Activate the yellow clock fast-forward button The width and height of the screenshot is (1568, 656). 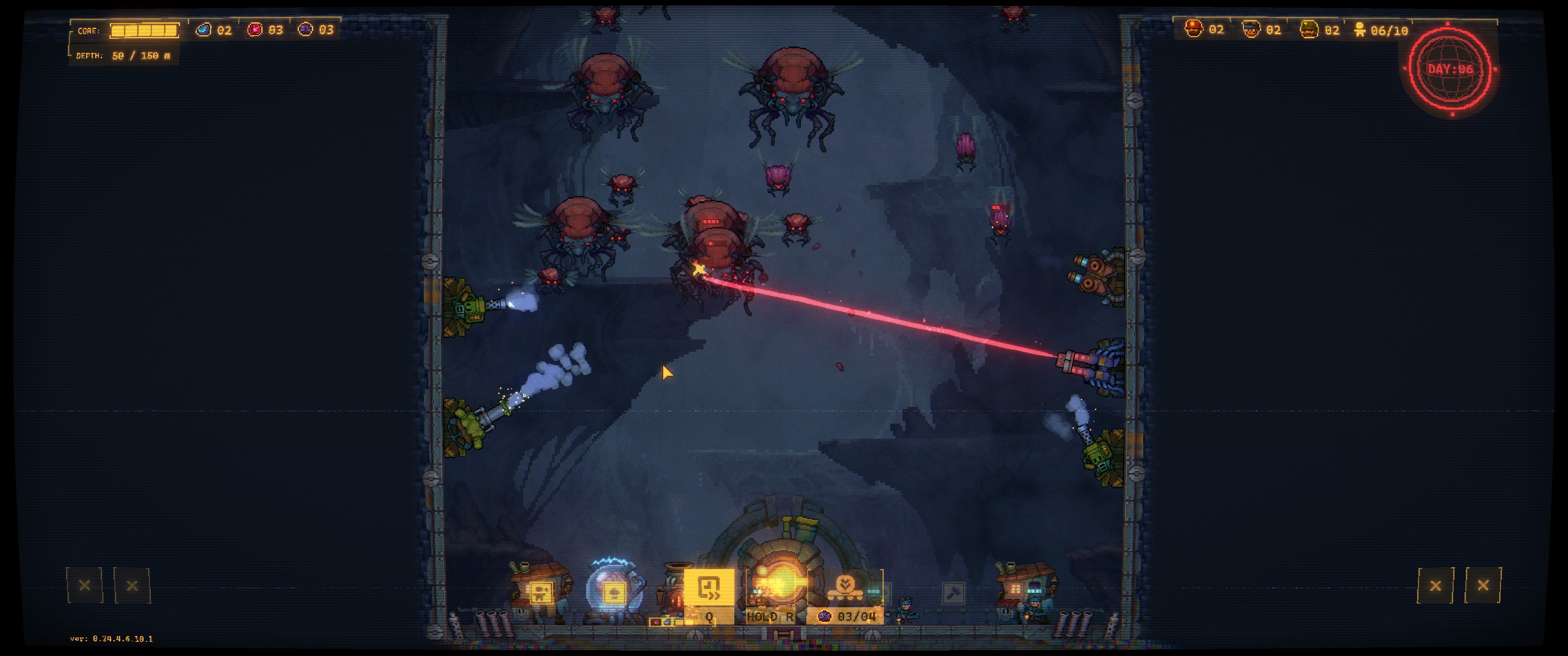coord(708,588)
